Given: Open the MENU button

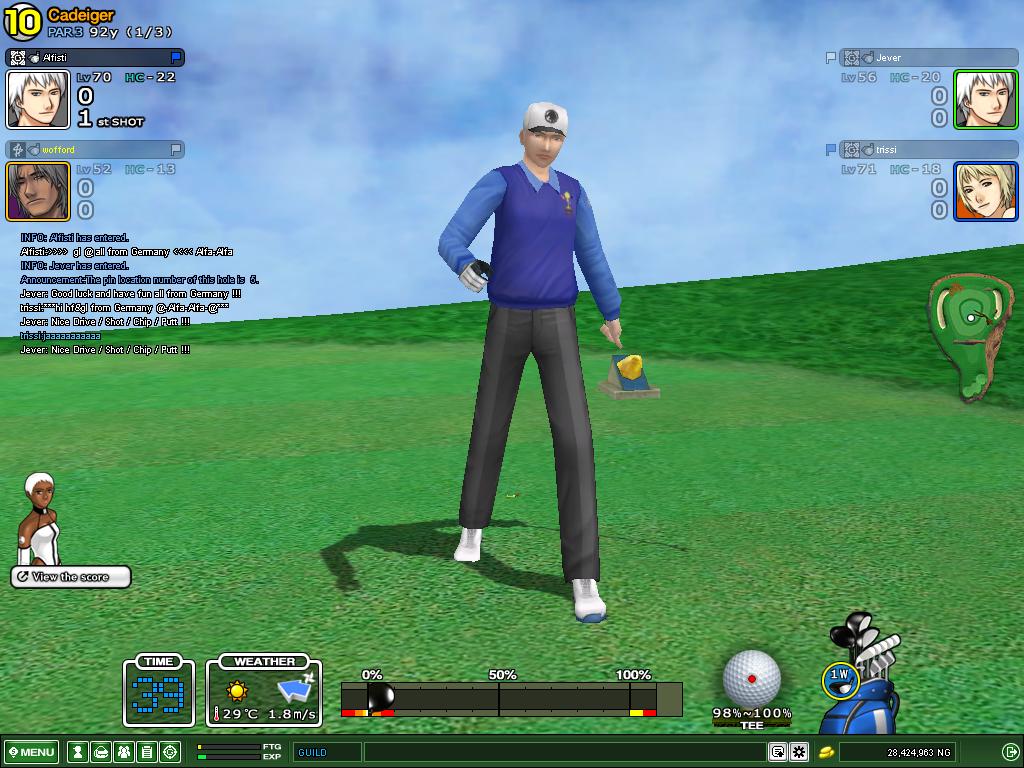Looking at the screenshot, I should tap(32, 752).
